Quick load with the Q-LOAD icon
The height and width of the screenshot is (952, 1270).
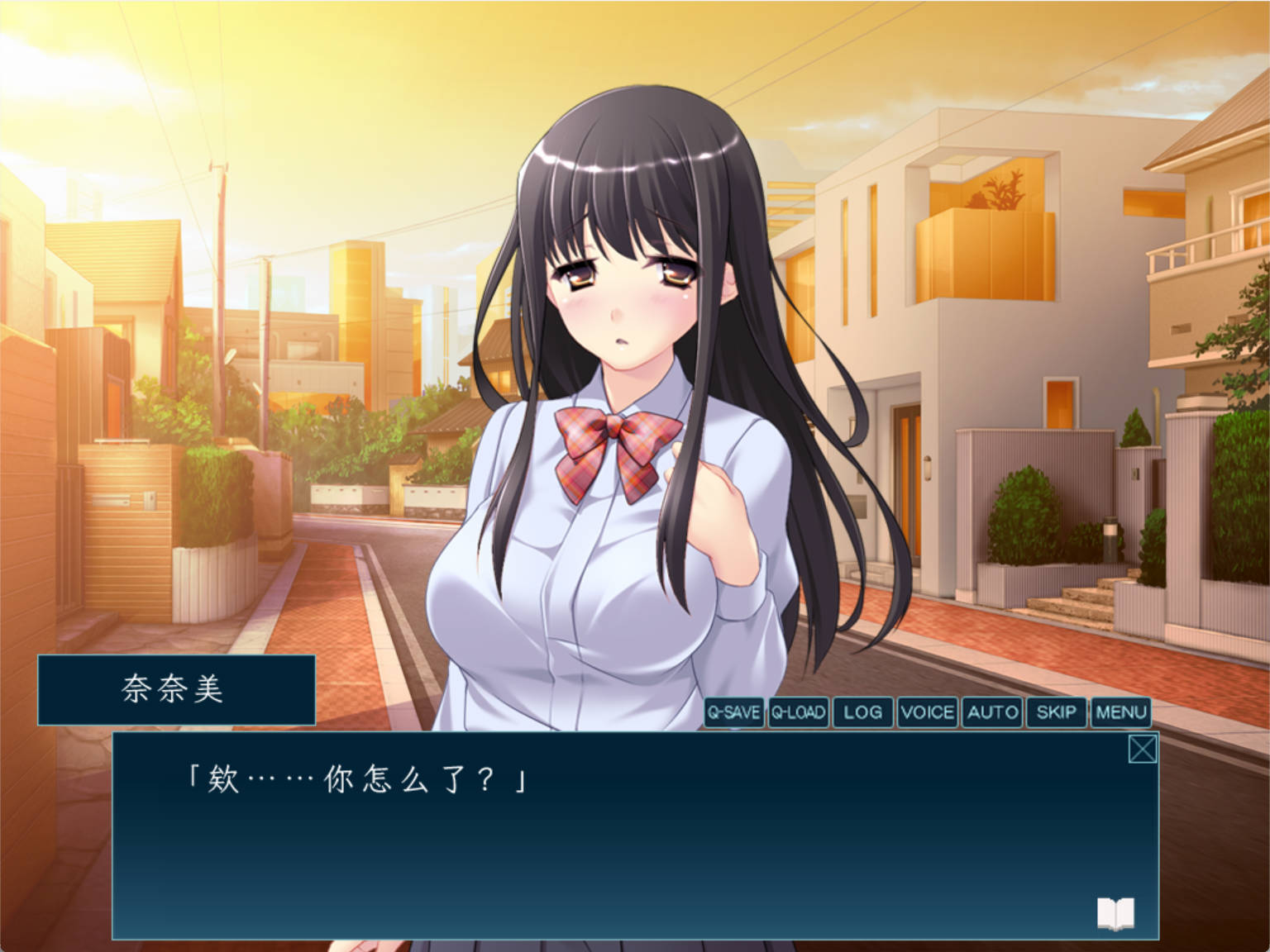click(x=798, y=712)
